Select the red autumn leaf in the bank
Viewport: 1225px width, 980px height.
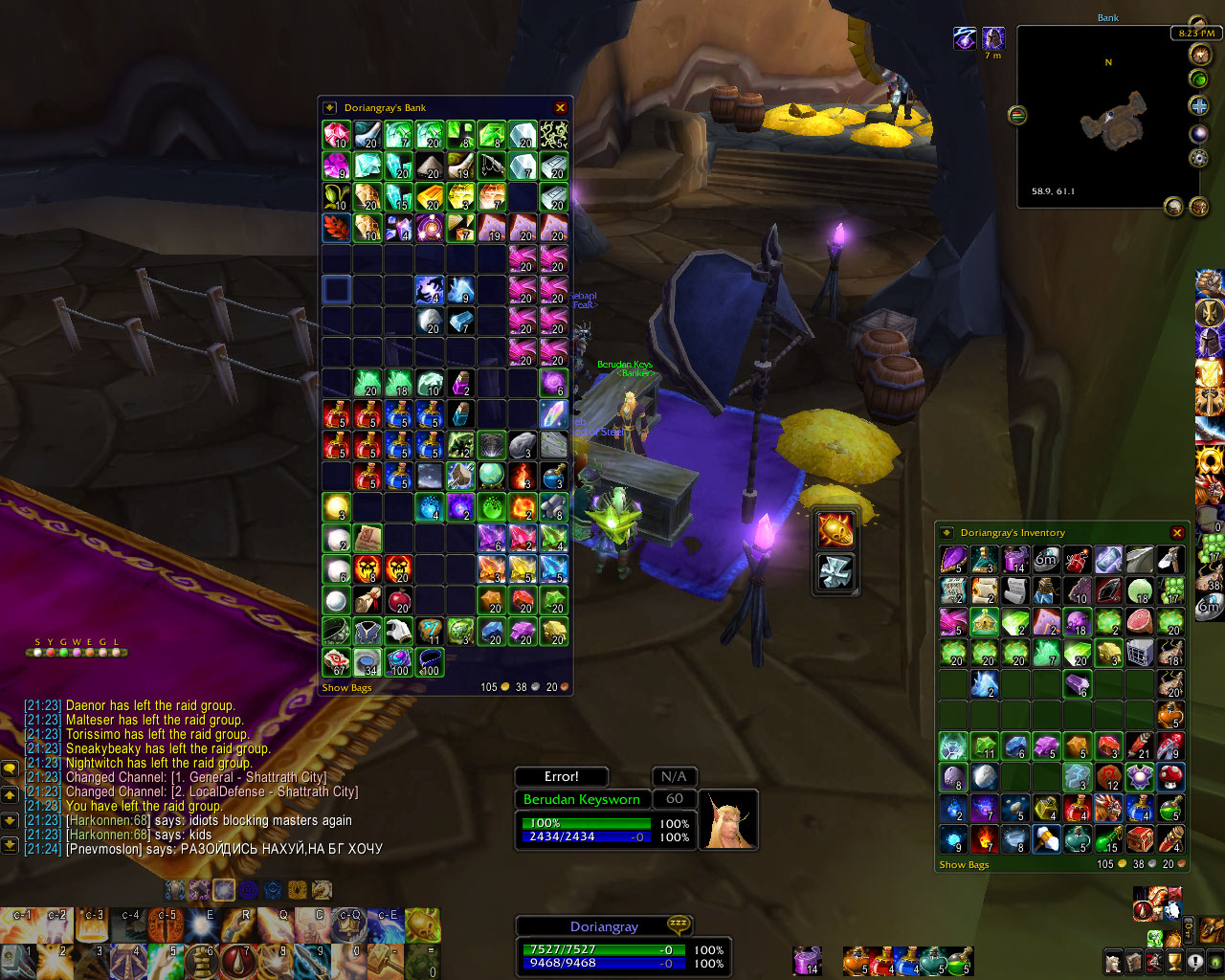(337, 228)
